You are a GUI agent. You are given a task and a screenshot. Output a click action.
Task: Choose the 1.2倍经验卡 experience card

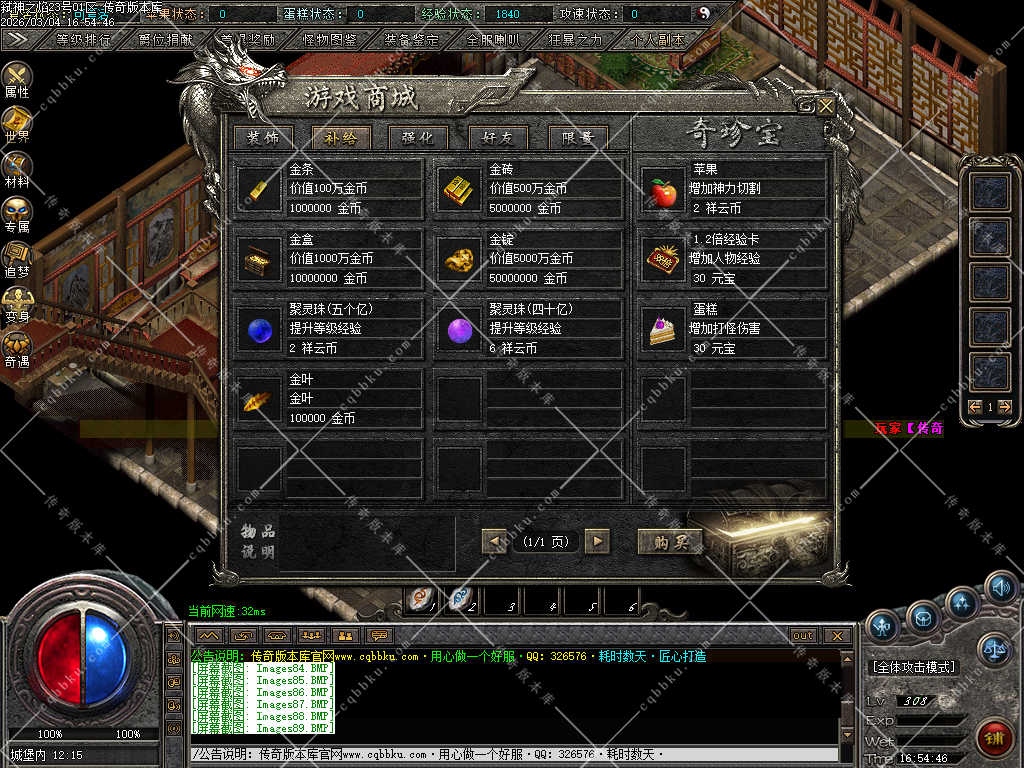[663, 259]
